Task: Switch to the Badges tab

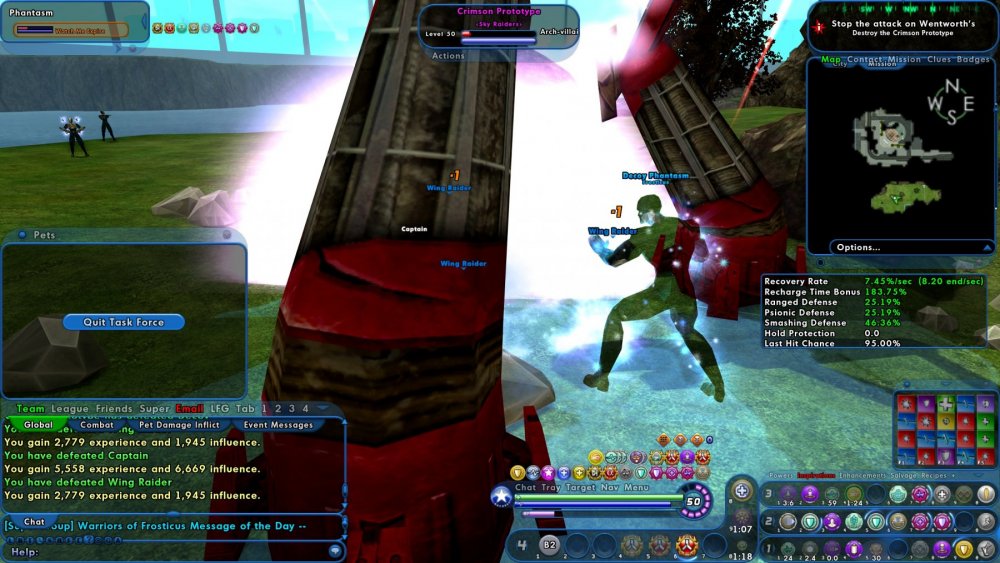Action: [x=972, y=60]
